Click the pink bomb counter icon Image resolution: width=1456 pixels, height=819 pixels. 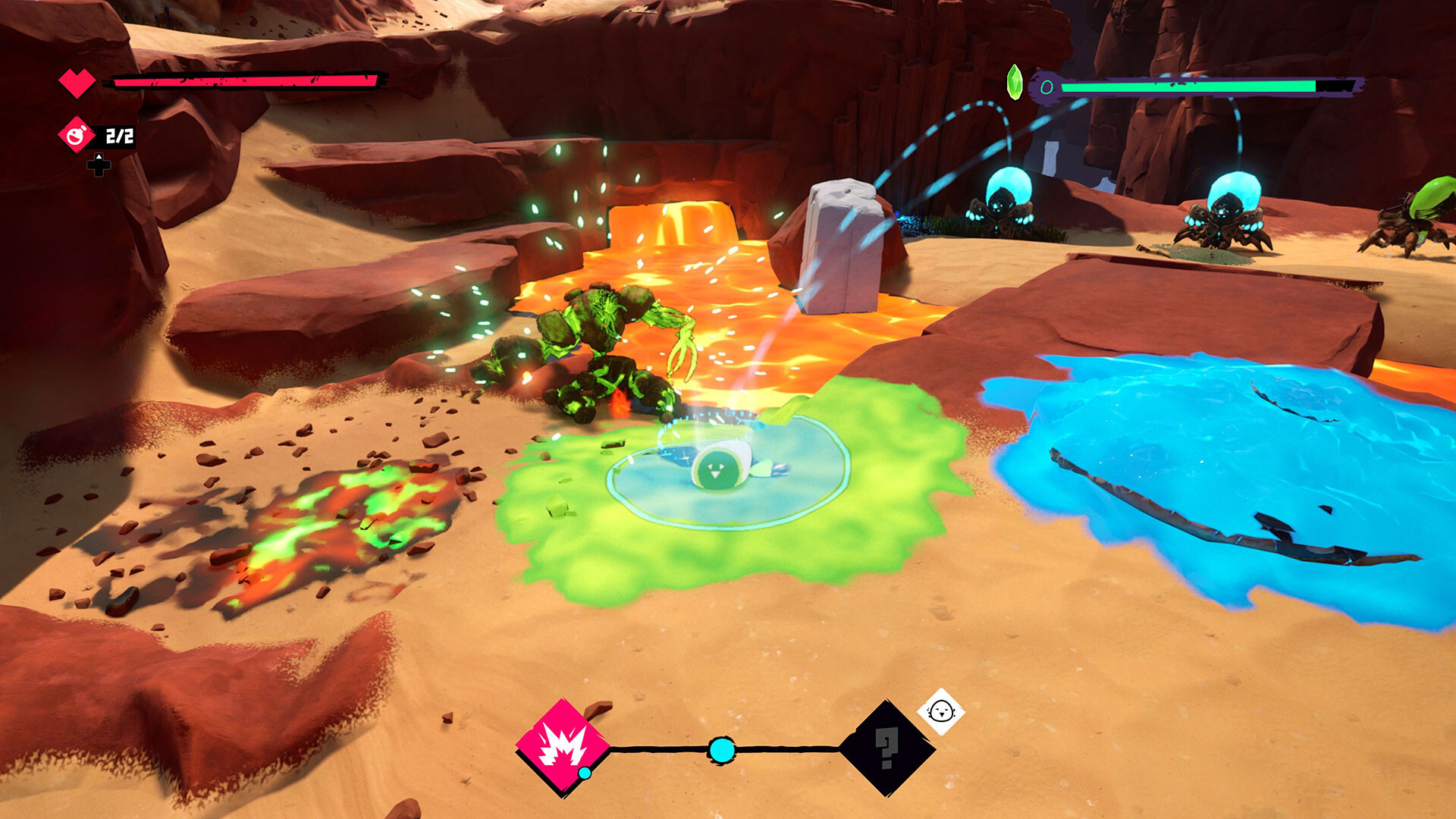[76, 136]
